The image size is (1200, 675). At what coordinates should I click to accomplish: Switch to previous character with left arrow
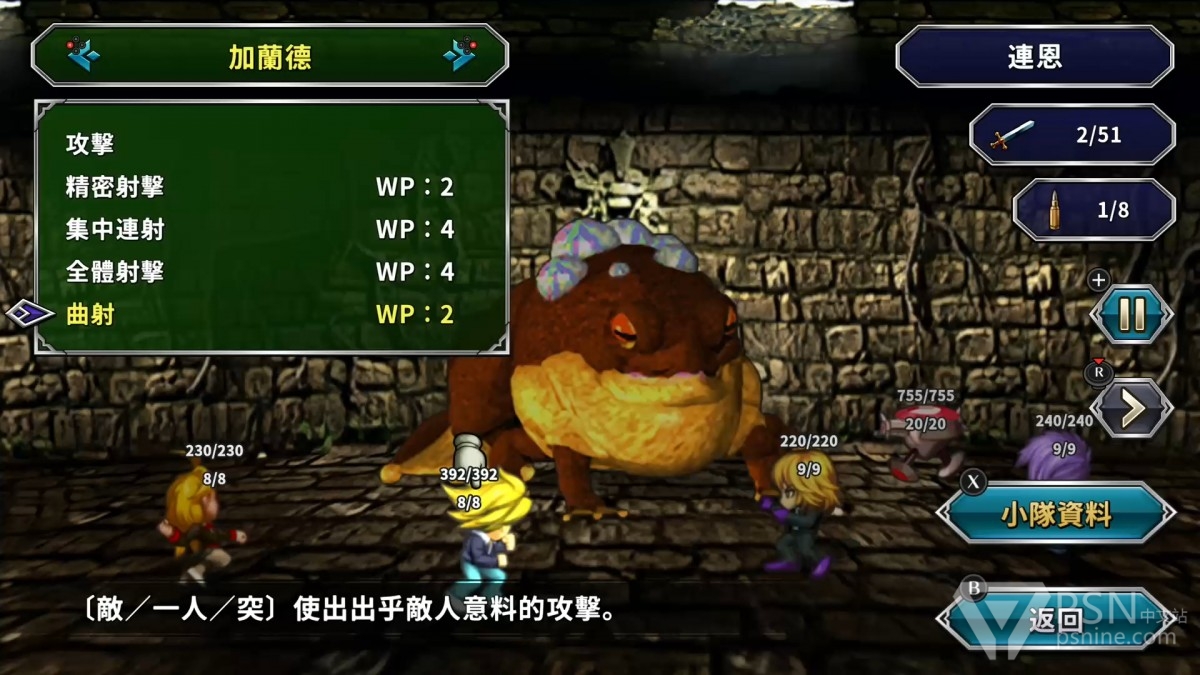pyautogui.click(x=83, y=55)
